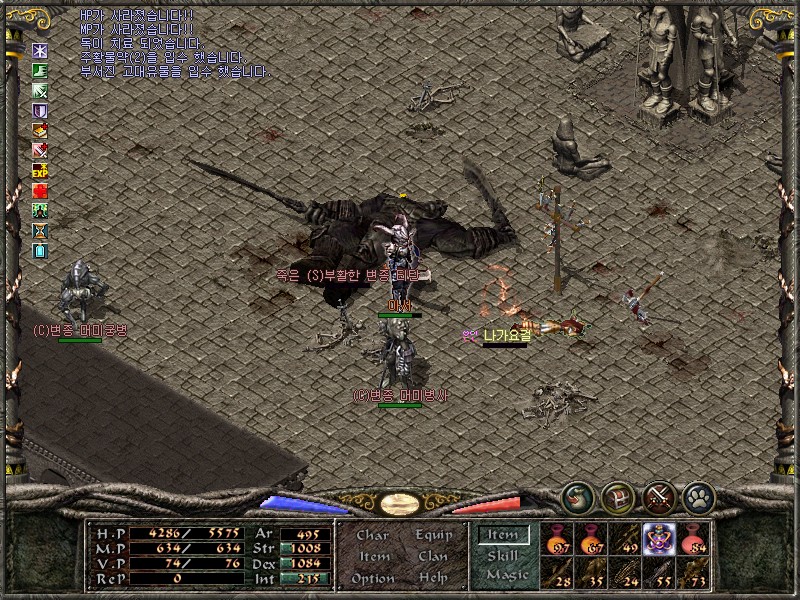The height and width of the screenshot is (600, 800).
Task: Open the Help menu
Action: click(x=433, y=578)
